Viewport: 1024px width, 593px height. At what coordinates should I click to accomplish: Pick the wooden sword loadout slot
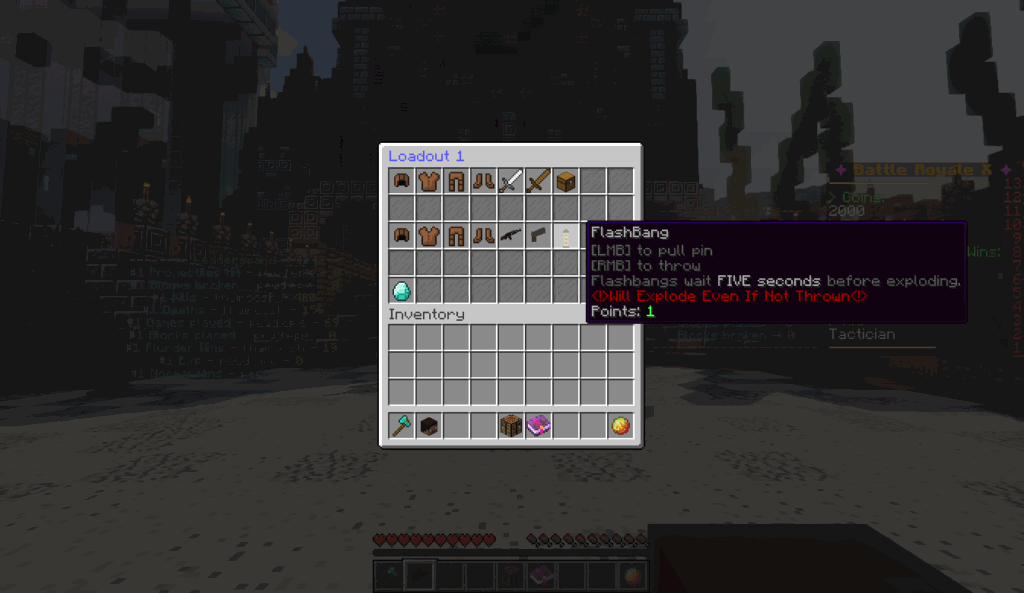(x=539, y=181)
